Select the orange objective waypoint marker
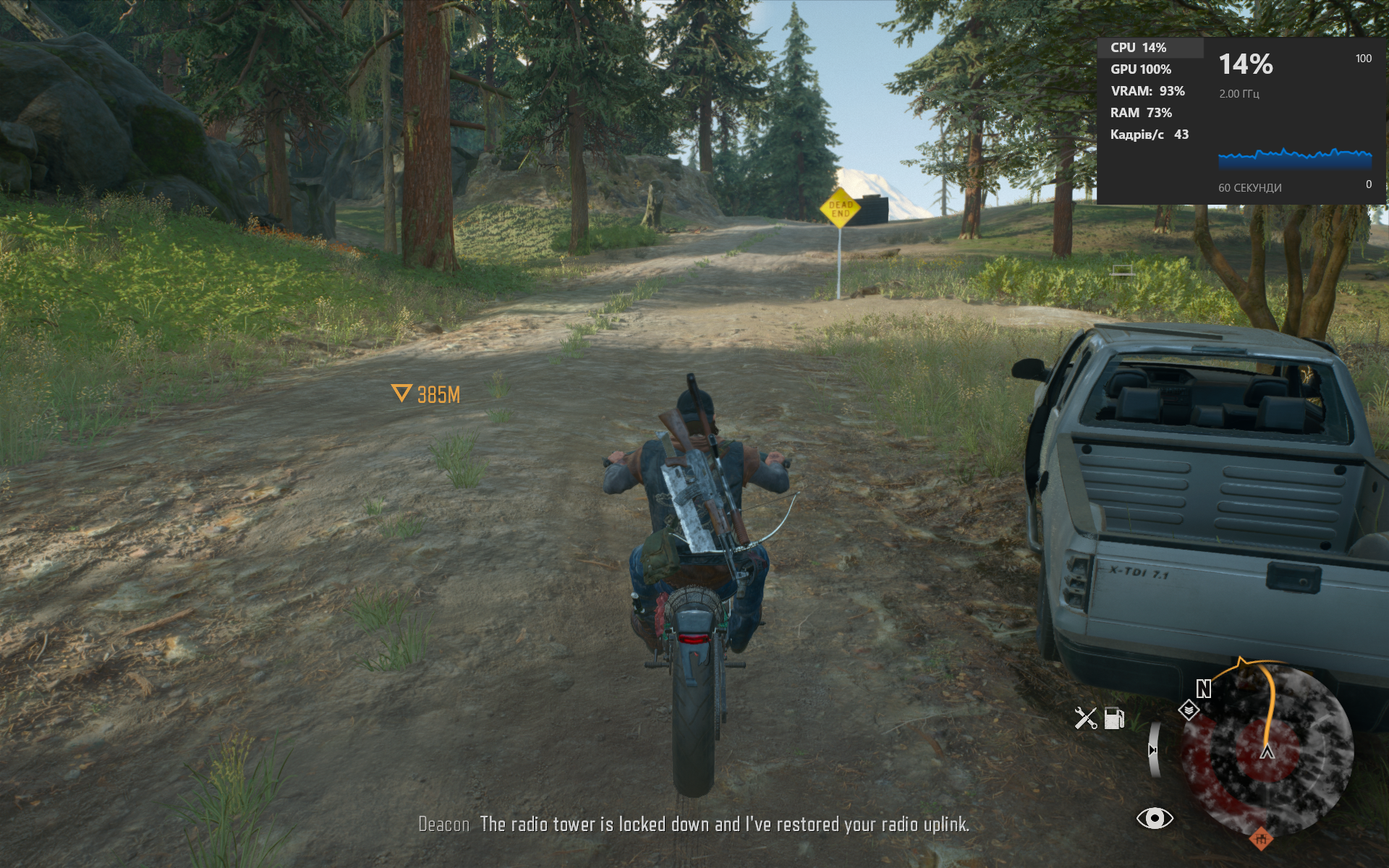This screenshot has width=1389, height=868. point(402,393)
